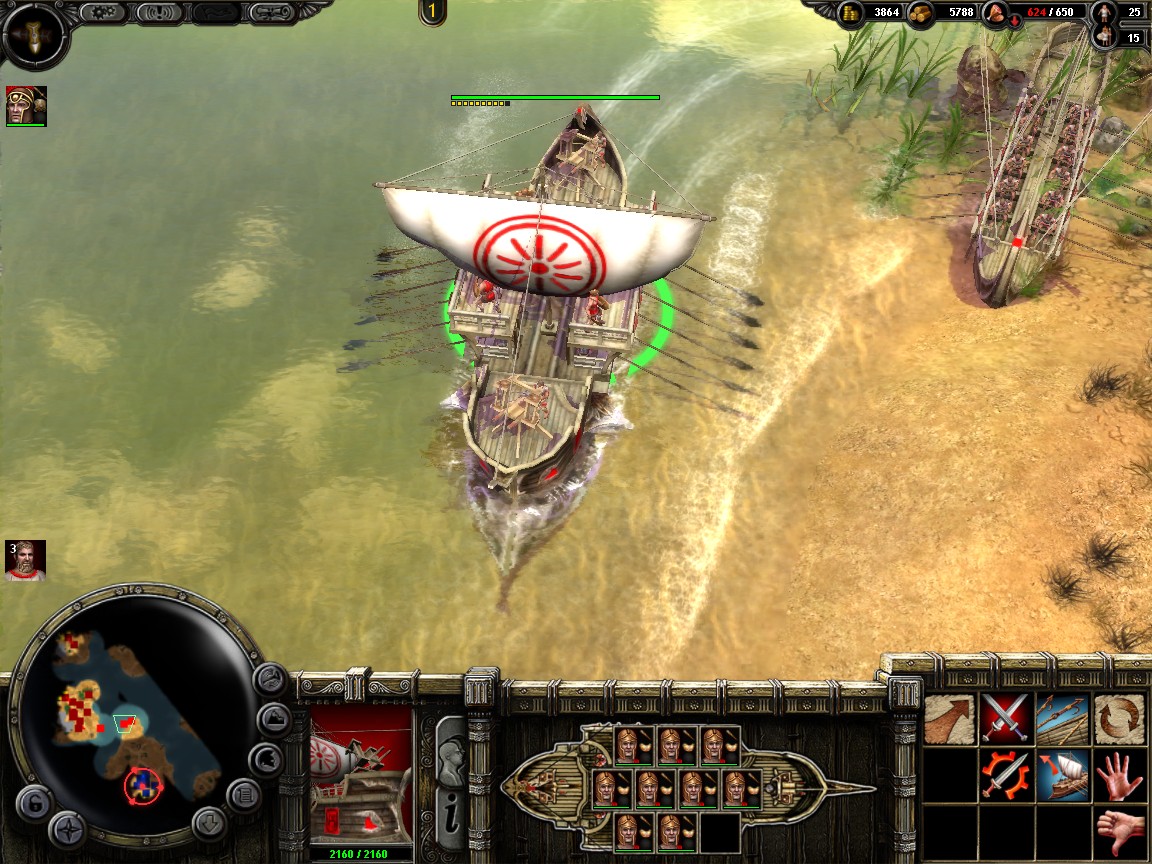1152x864 pixels.
Task: Click the thumbs-down dismiss command
Action: (x=1119, y=831)
